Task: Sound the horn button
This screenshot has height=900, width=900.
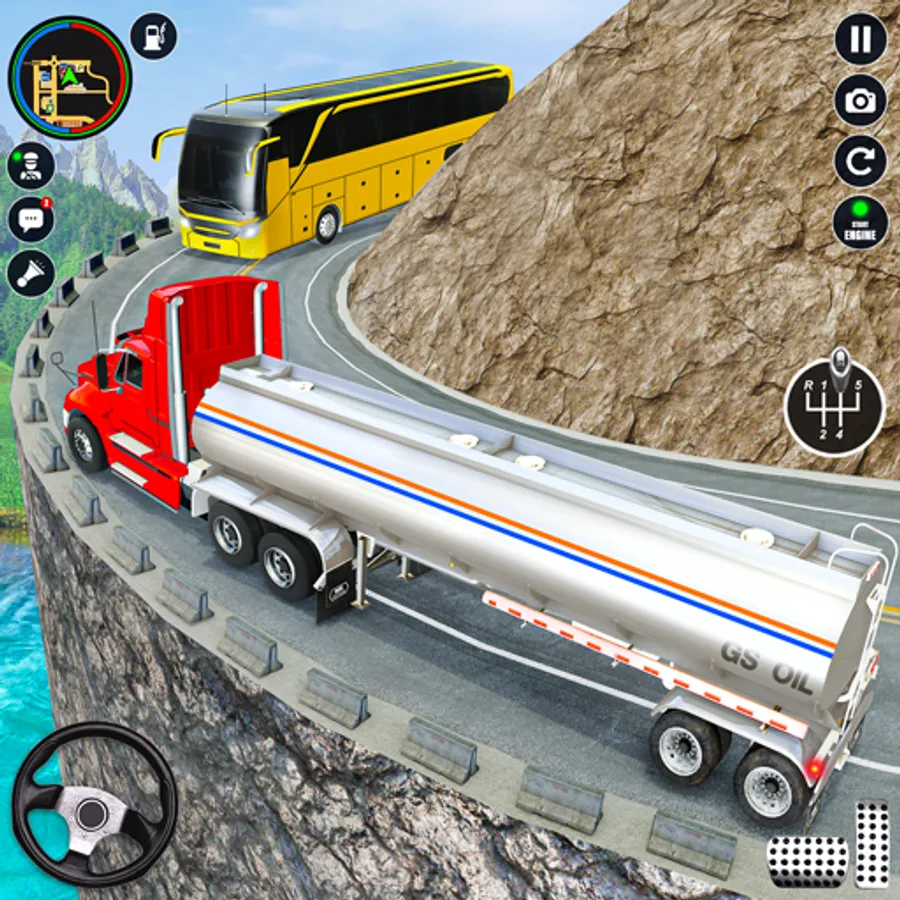Action: [31, 272]
